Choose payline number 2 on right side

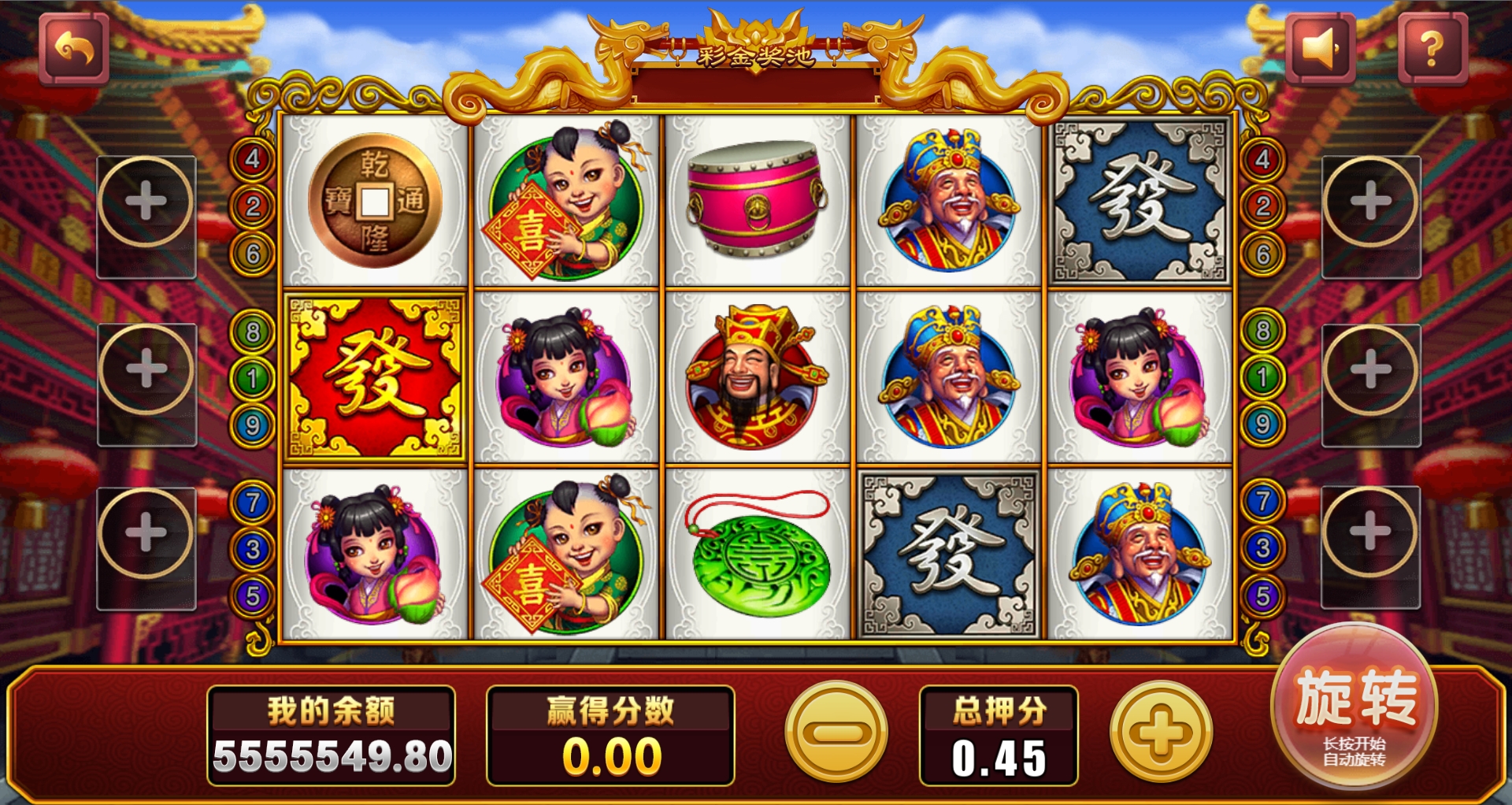point(1262,206)
